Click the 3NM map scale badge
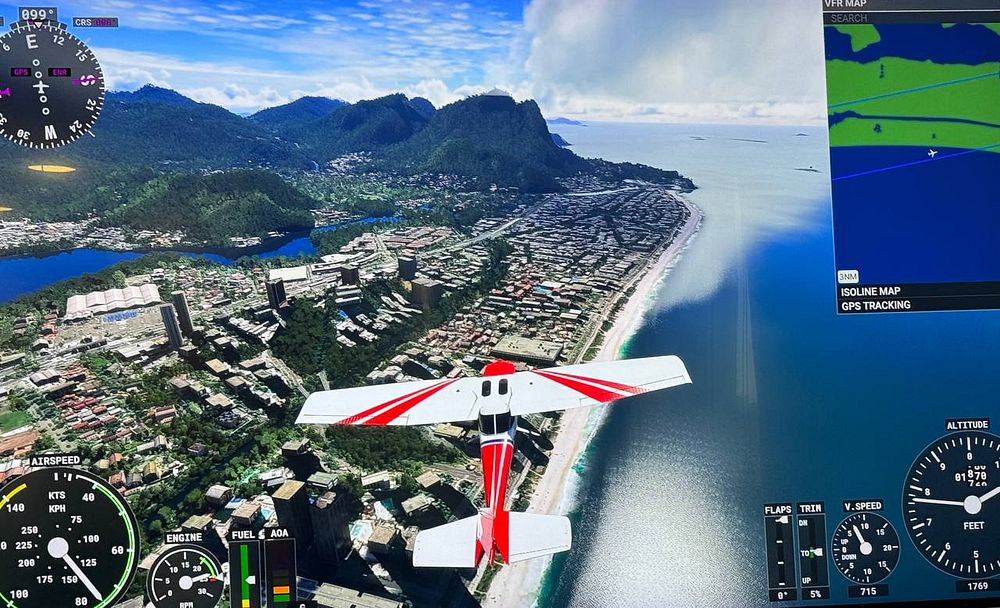Viewport: 1000px width, 608px height. click(848, 276)
